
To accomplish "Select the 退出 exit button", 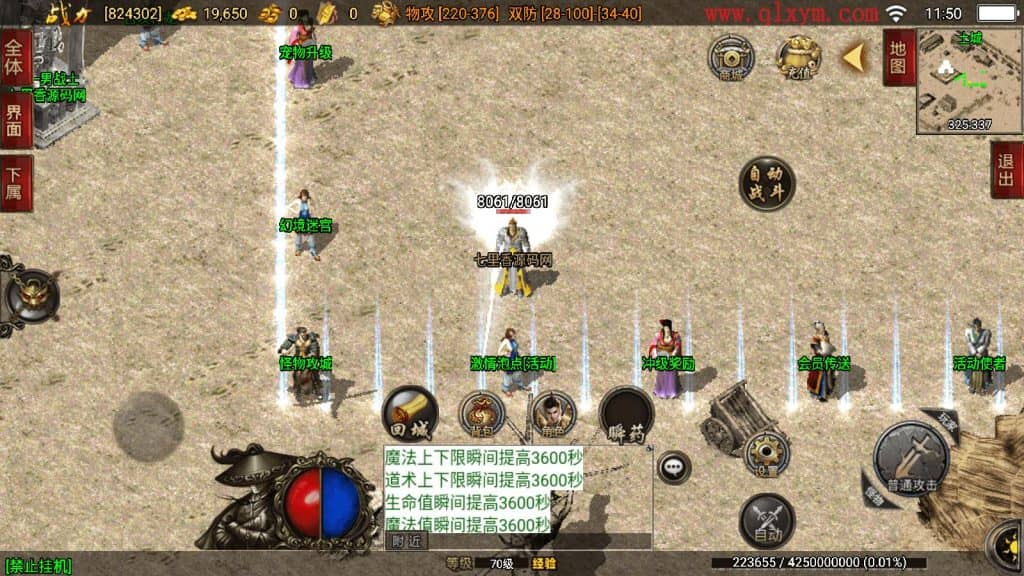I will point(1006,170).
